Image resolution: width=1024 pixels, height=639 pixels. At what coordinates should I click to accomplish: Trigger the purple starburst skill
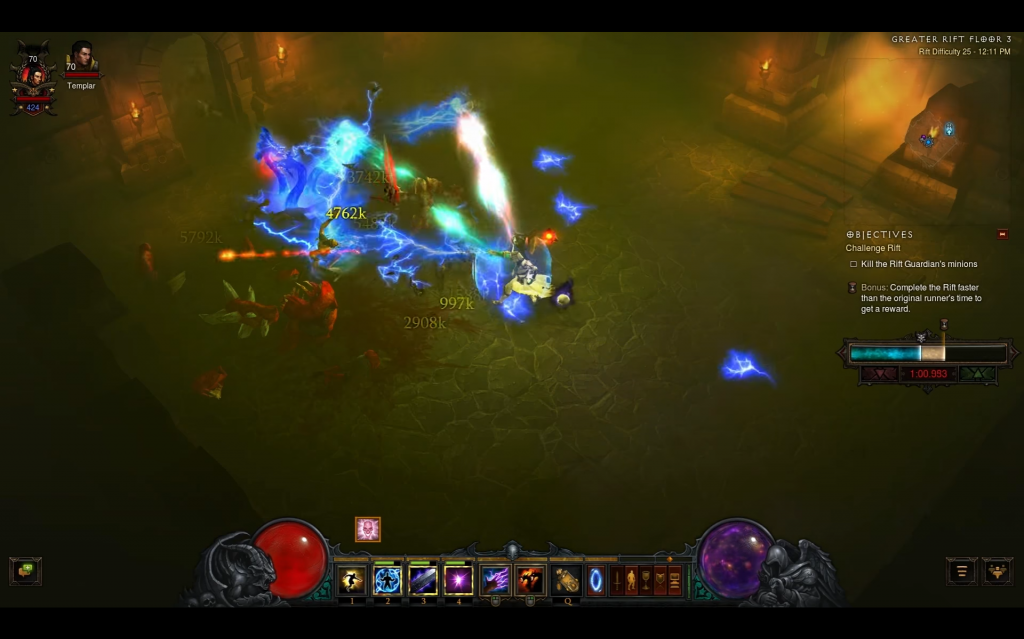click(x=459, y=580)
